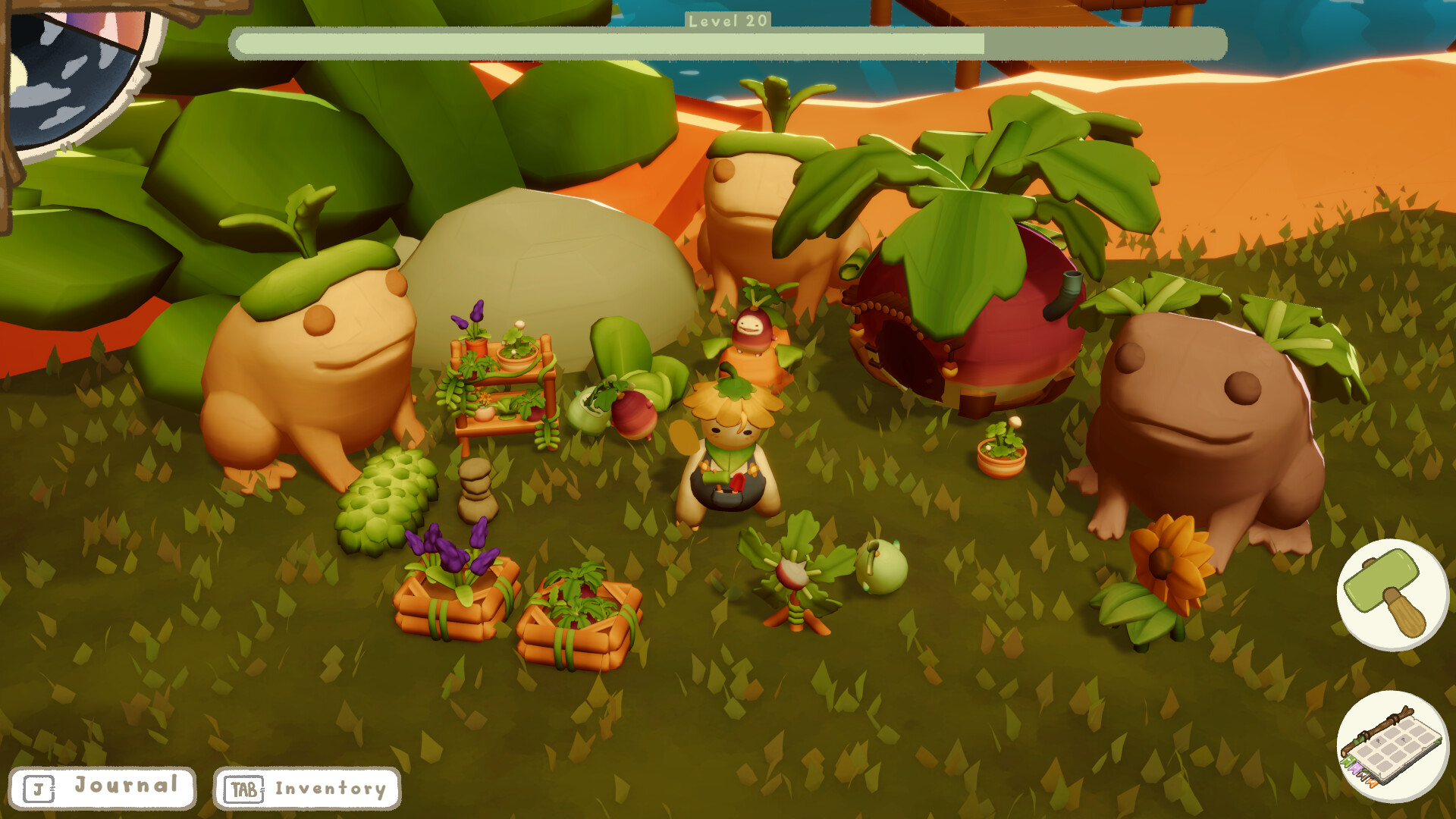Image resolution: width=1456 pixels, height=819 pixels.
Task: Click the TAB key icon on Inventory button
Action: (244, 789)
